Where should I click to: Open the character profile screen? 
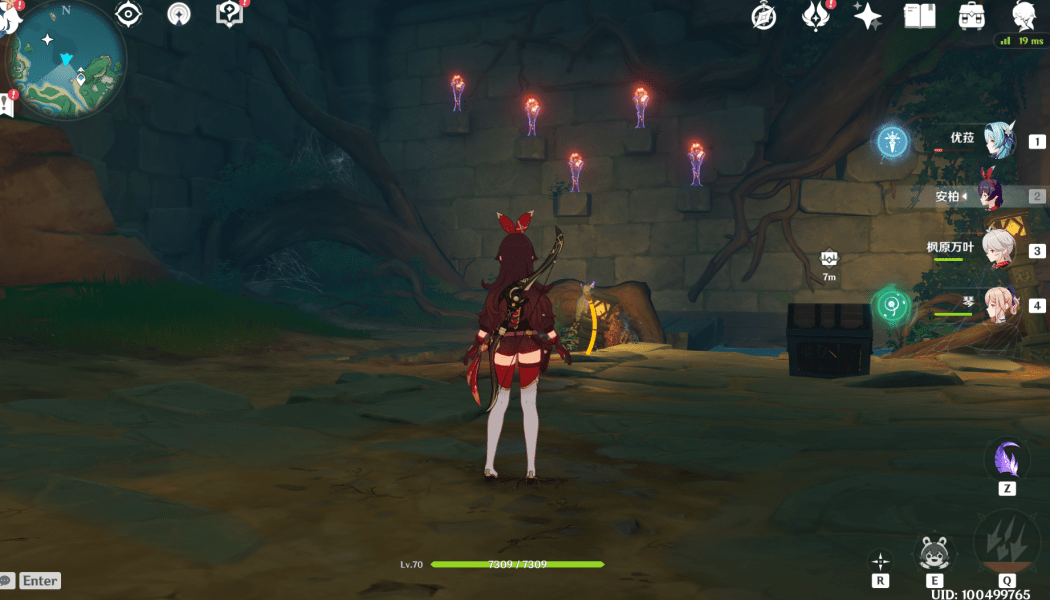click(1022, 16)
